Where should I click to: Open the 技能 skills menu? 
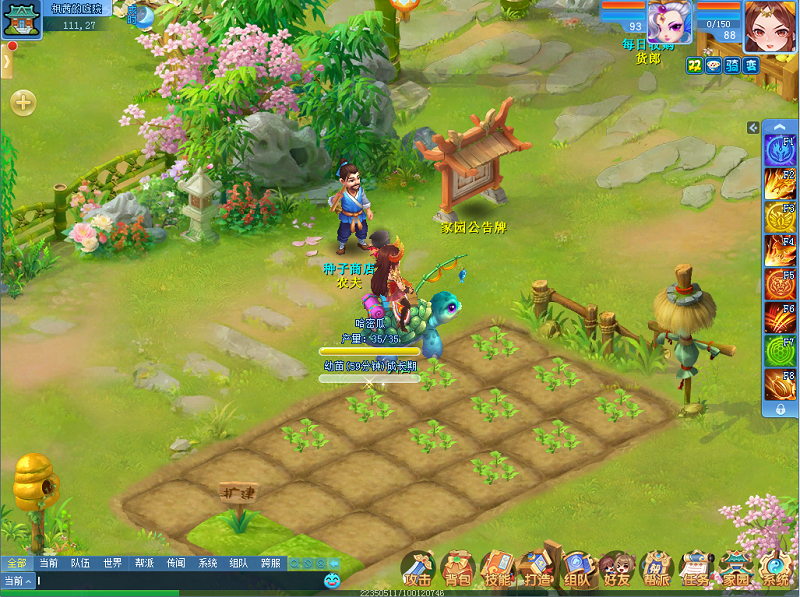[497, 568]
